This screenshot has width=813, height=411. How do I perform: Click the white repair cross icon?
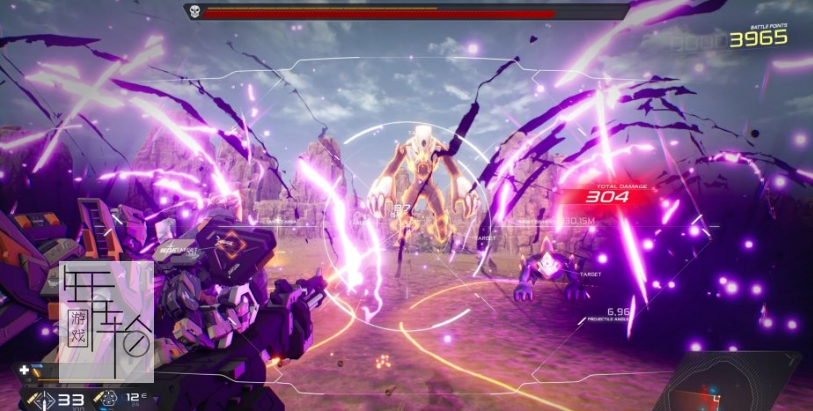(23, 370)
